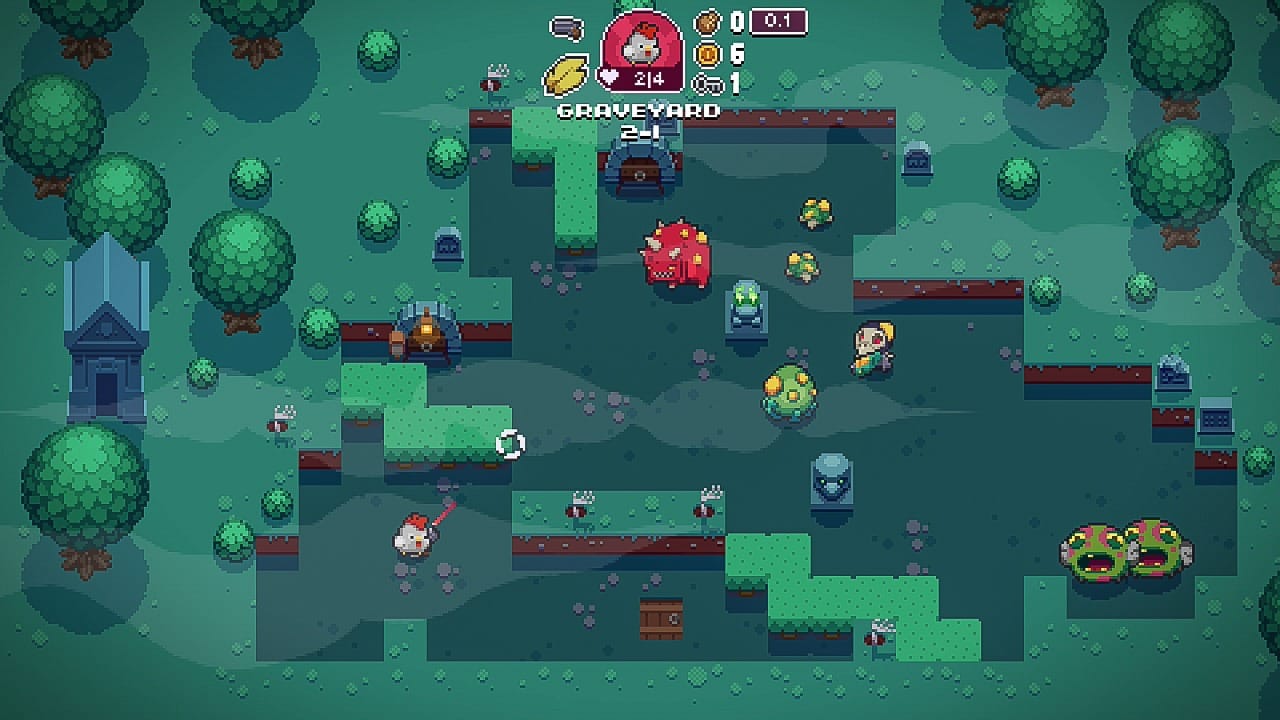1280x720 pixels.
Task: Click the key icon in the HUD
Action: click(708, 84)
